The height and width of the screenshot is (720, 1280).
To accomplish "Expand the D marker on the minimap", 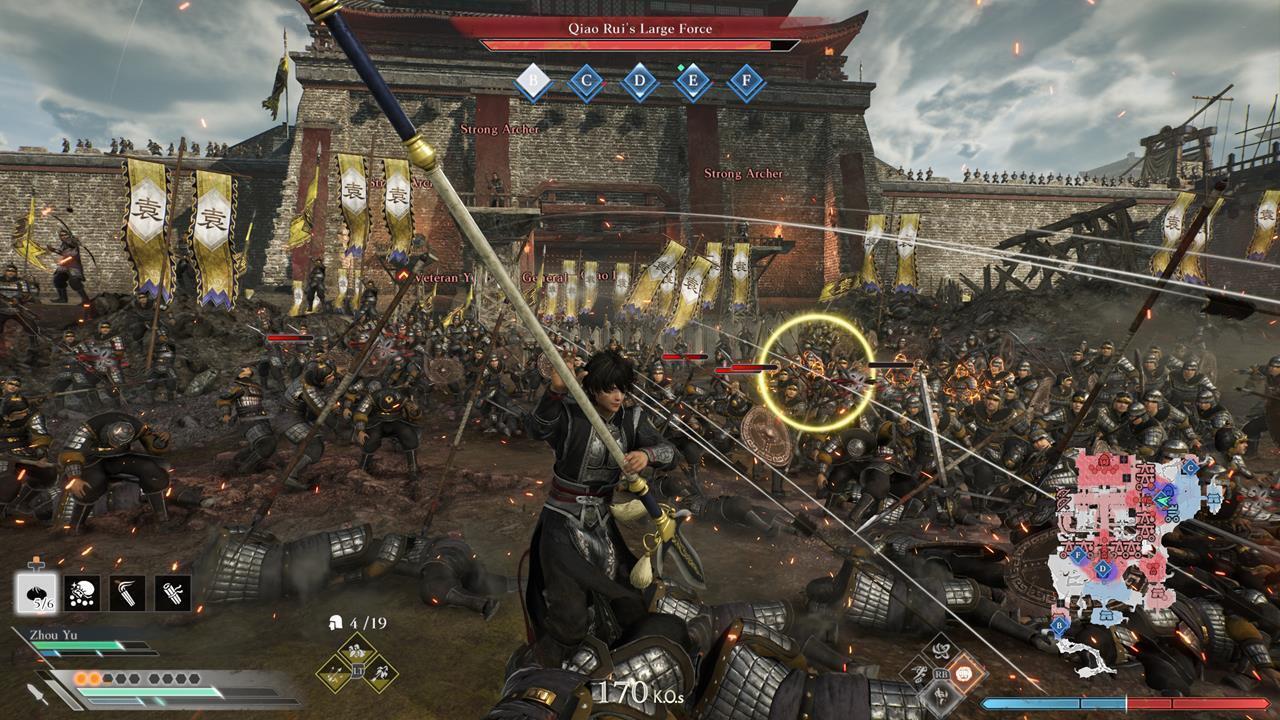I will [x=1103, y=568].
